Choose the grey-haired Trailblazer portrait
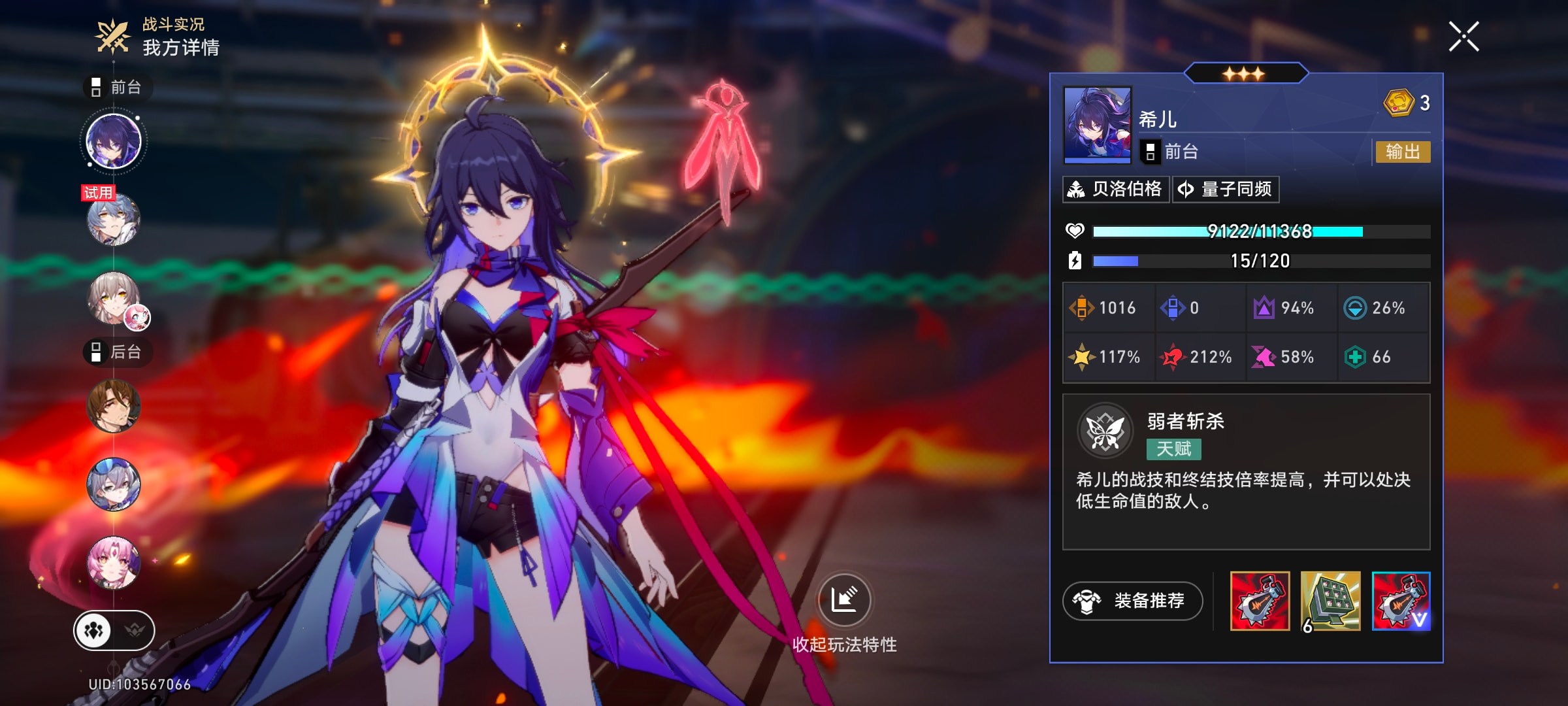The height and width of the screenshot is (706, 1568). (114, 298)
